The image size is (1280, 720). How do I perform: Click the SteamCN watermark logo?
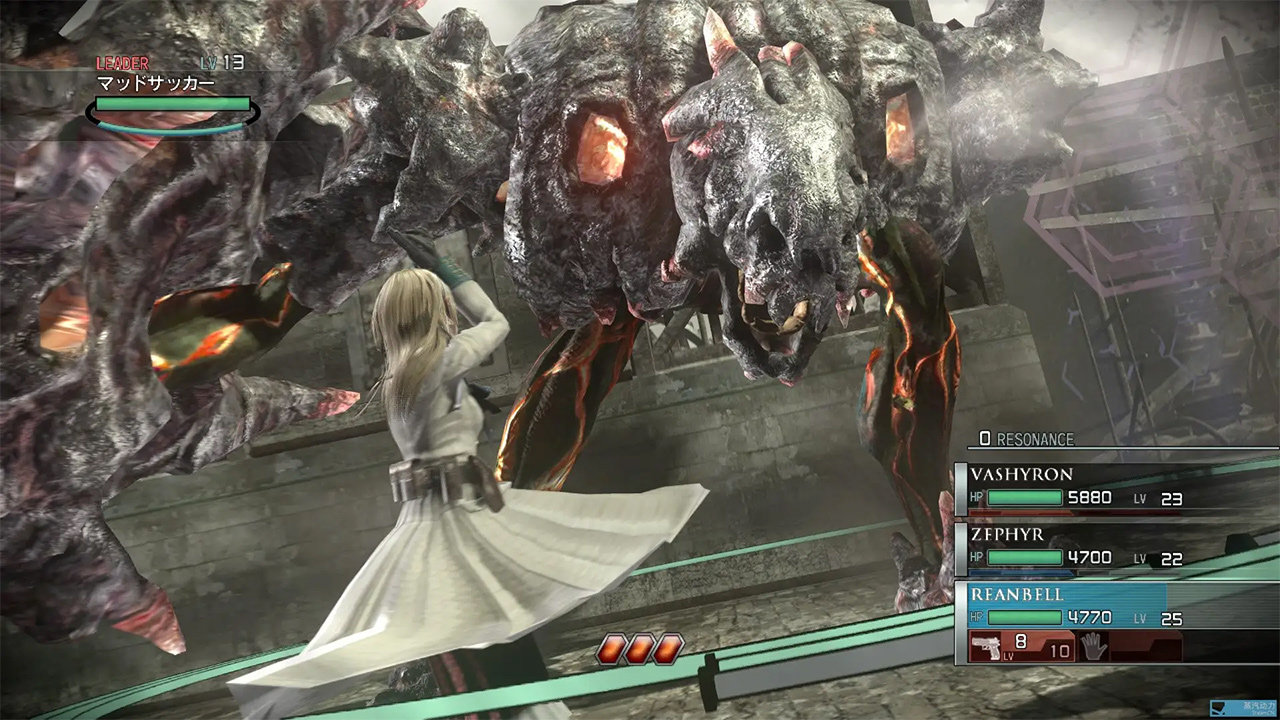[x=1243, y=708]
